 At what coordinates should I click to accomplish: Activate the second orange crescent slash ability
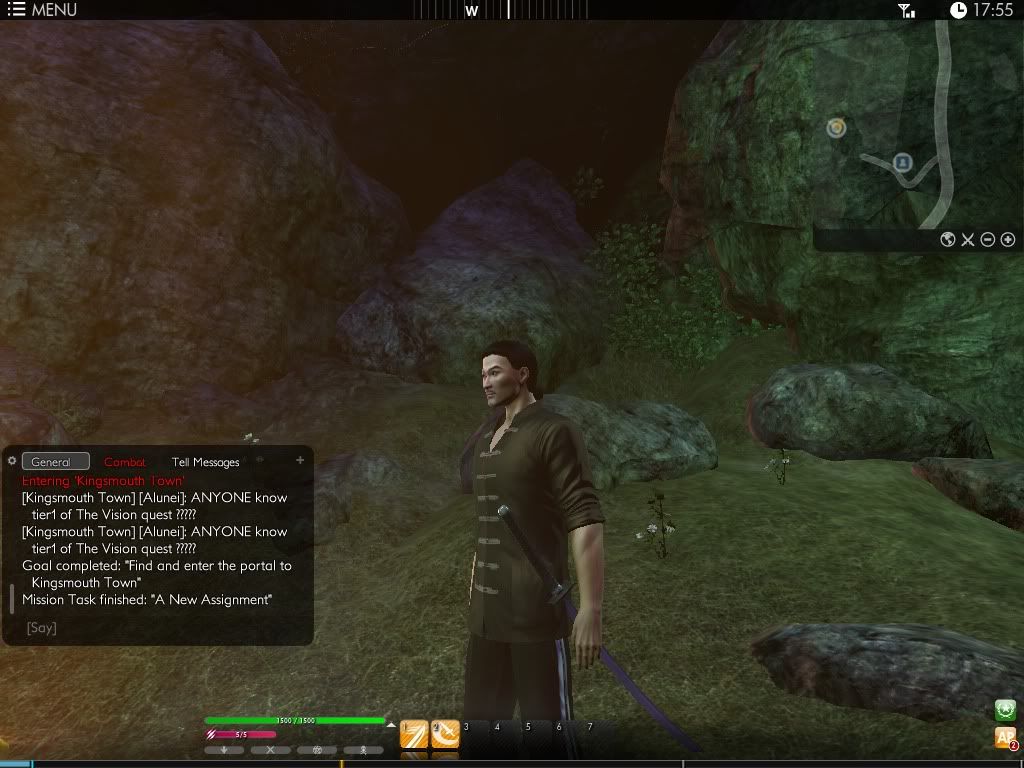445,735
